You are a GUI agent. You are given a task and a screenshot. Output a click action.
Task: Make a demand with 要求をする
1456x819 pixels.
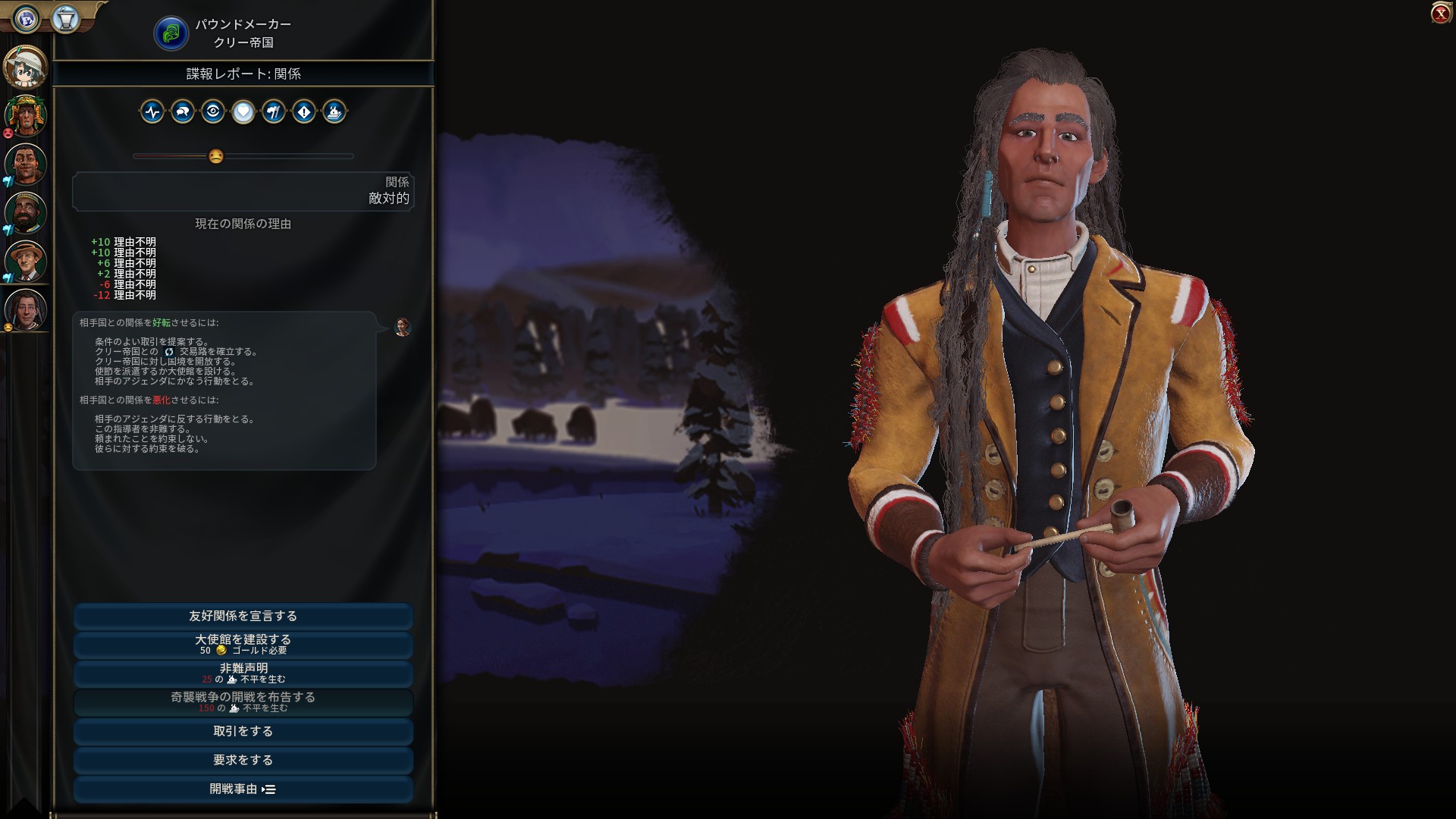click(243, 761)
